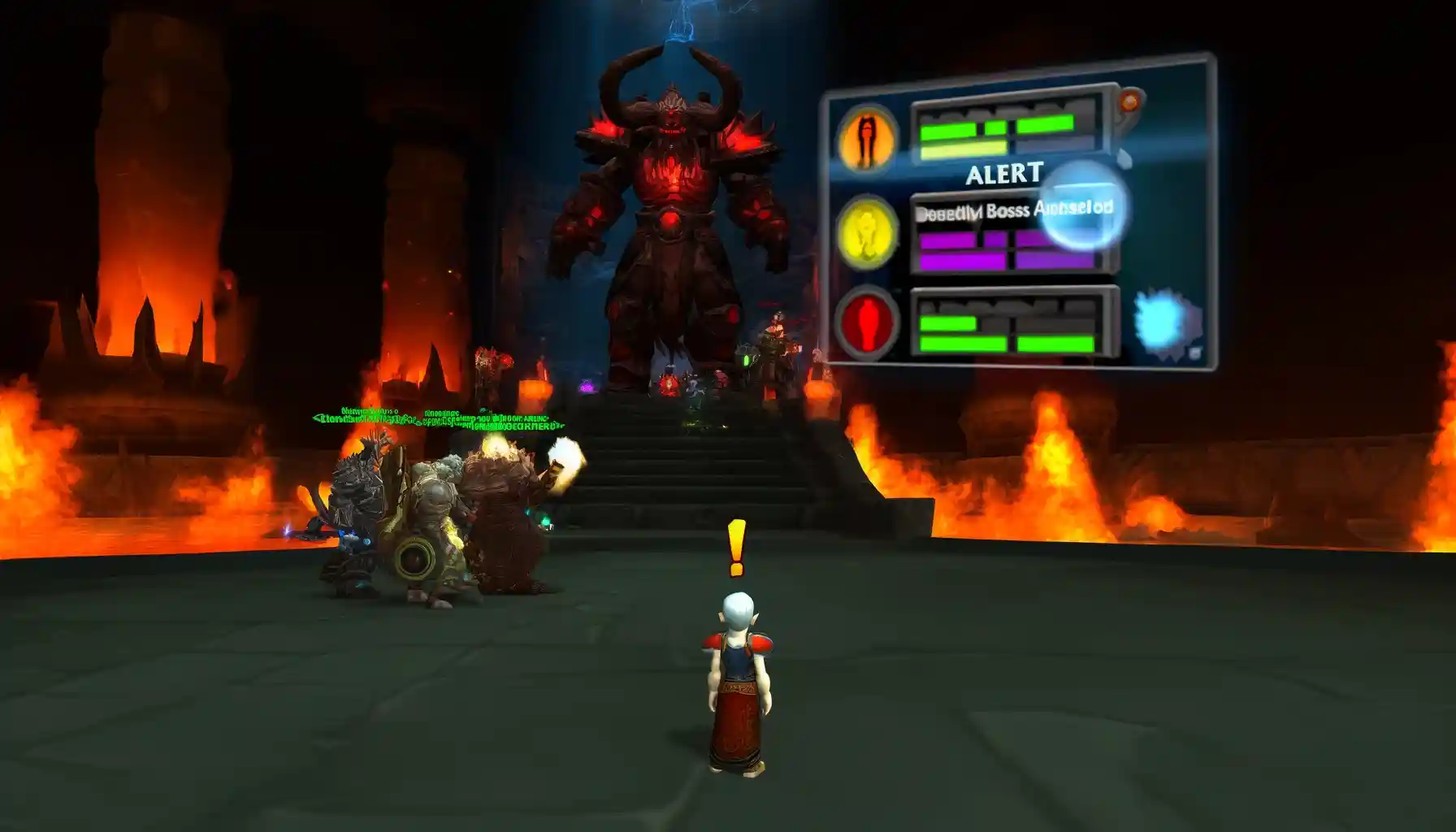
Task: Click the yellow circular portrait icon
Action: 867,231
